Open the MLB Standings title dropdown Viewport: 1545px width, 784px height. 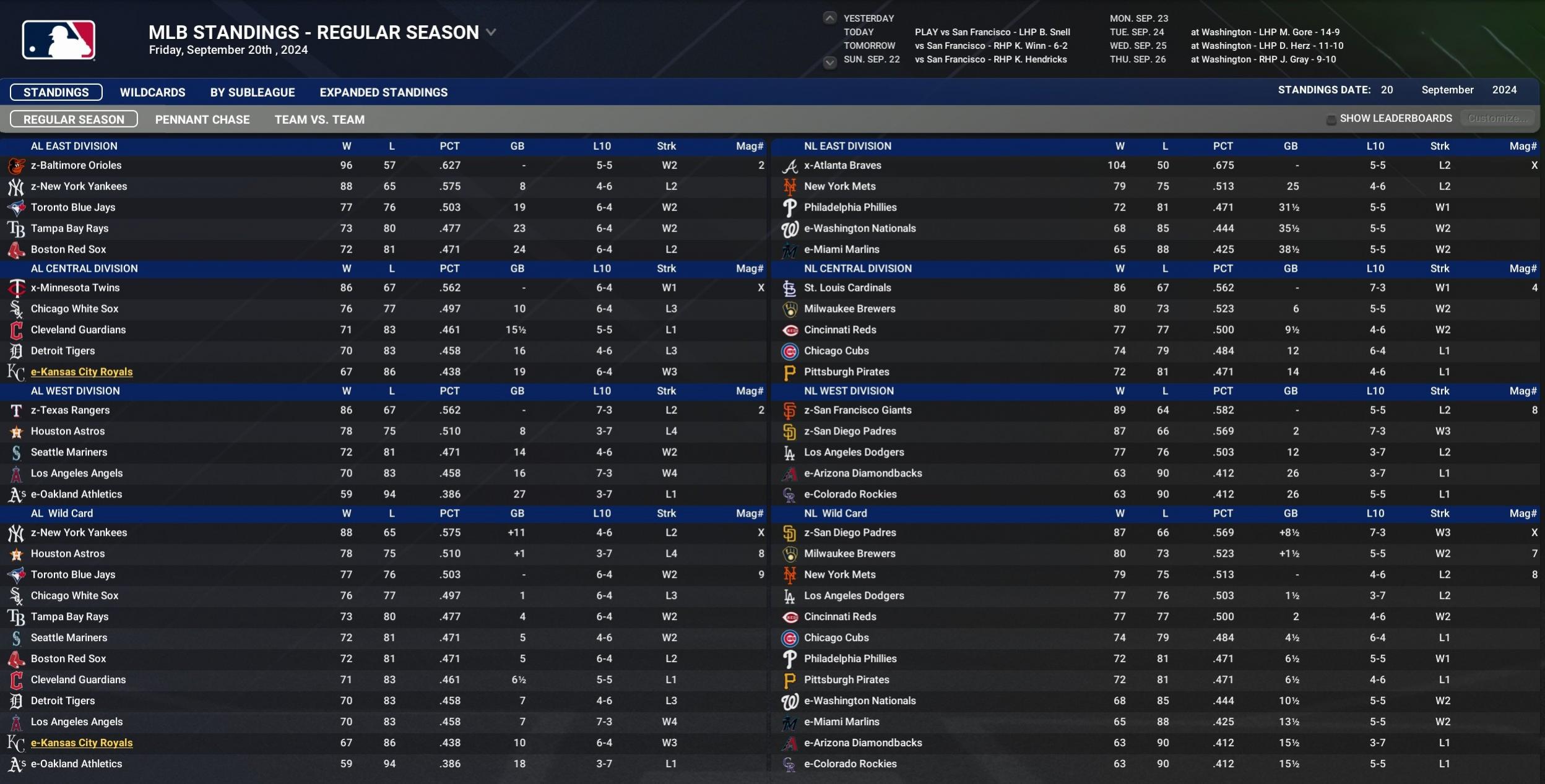(x=491, y=32)
